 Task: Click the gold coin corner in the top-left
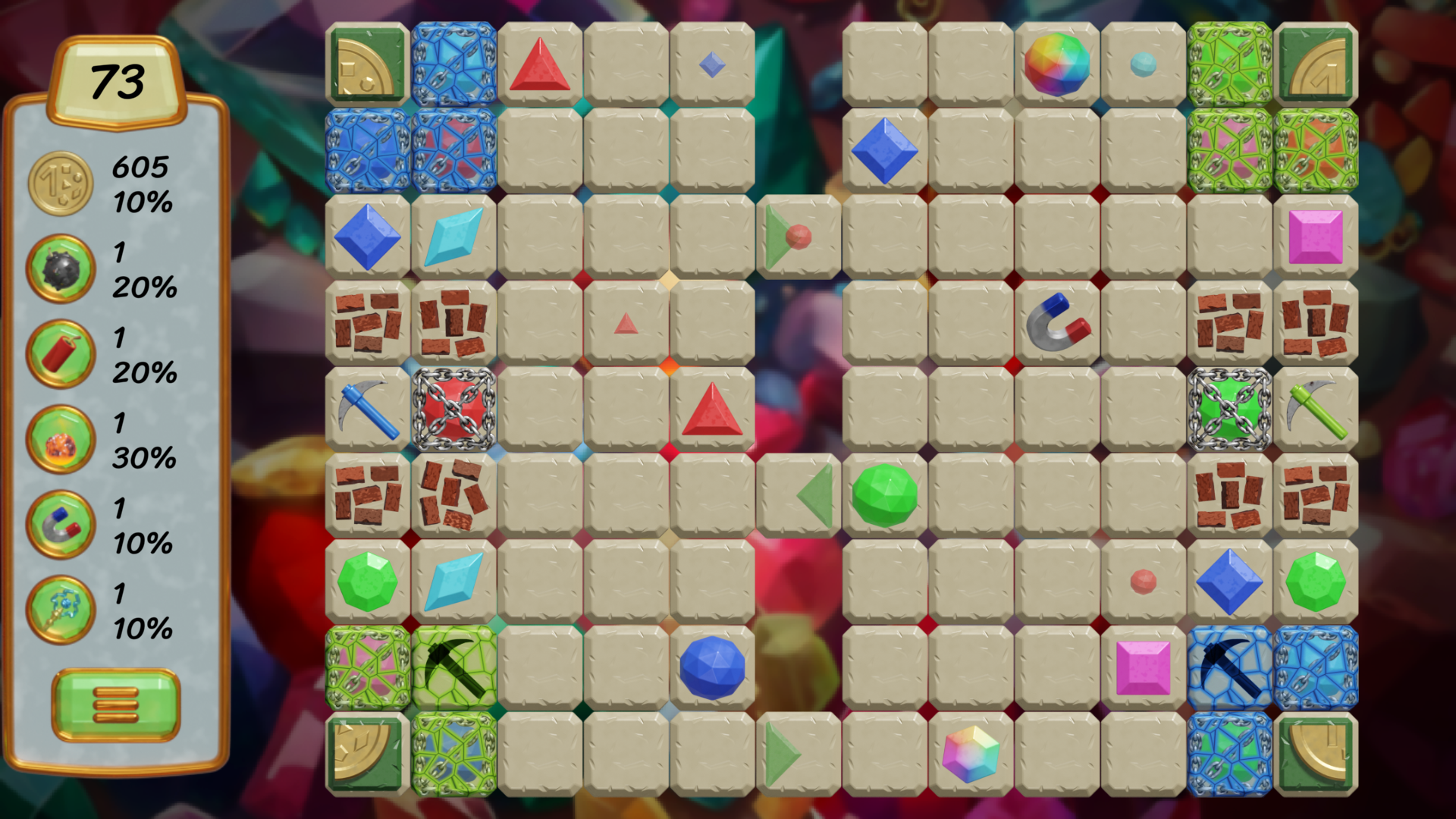click(x=366, y=64)
